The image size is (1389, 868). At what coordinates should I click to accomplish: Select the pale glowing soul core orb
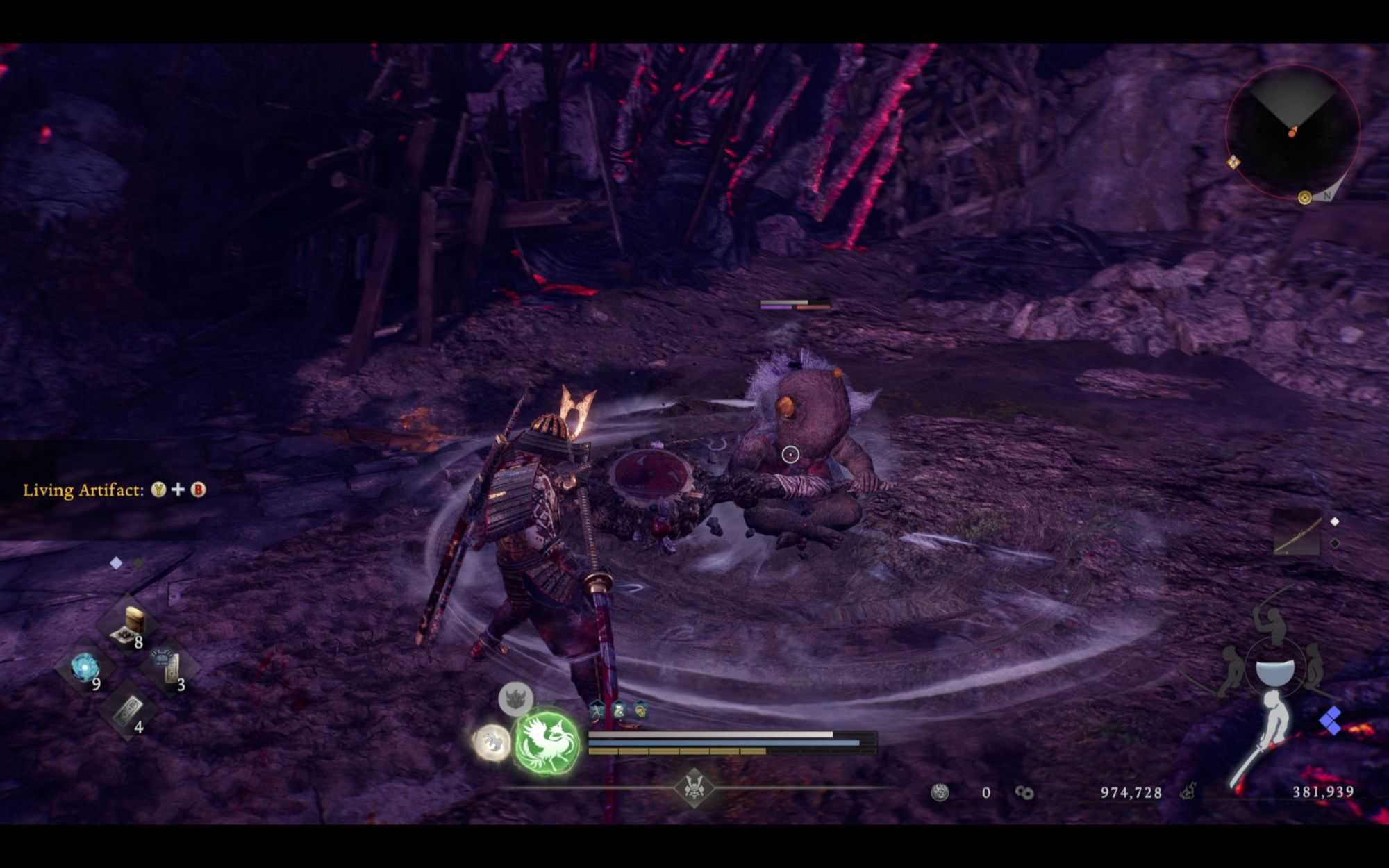(492, 742)
